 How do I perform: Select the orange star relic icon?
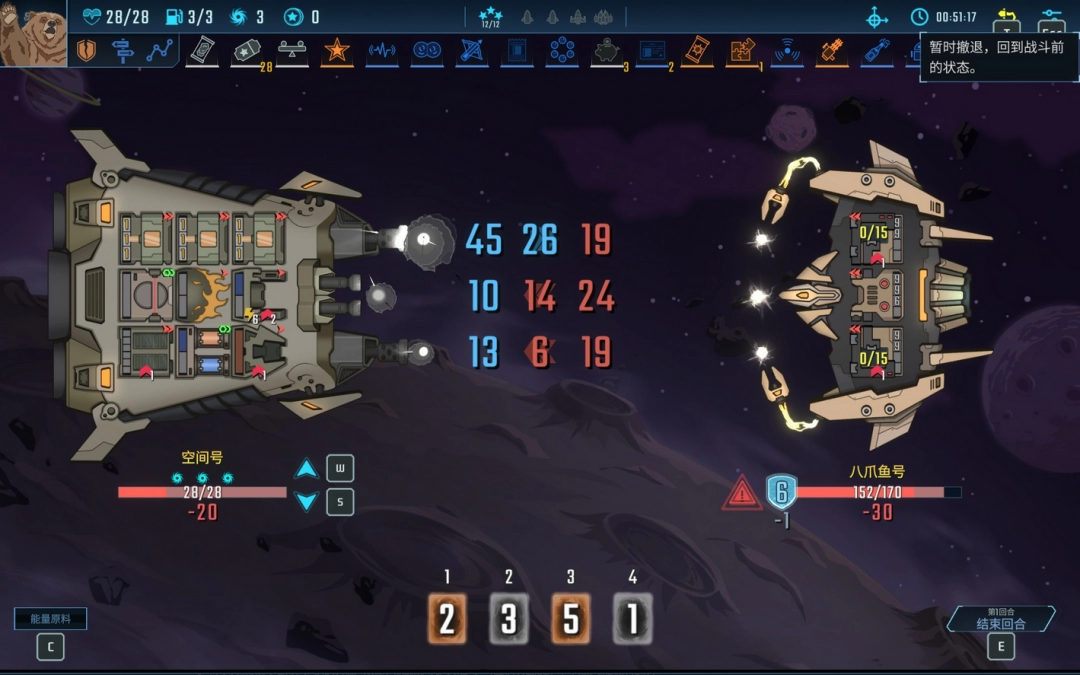point(336,50)
